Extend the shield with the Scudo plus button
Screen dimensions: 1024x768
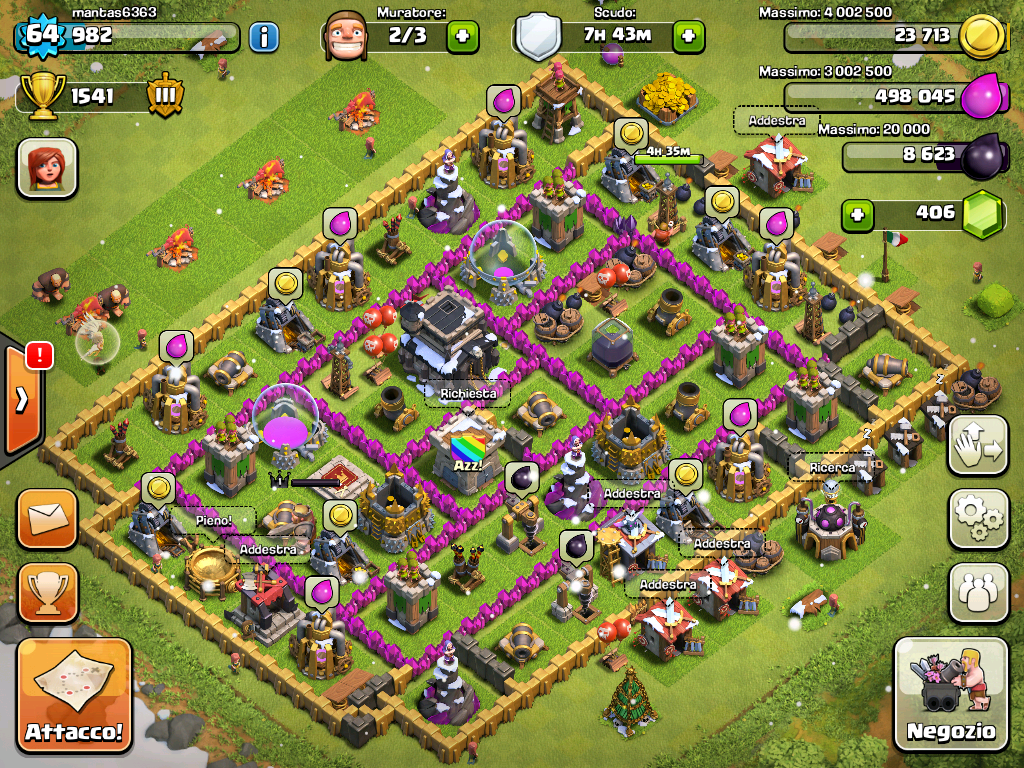point(688,37)
